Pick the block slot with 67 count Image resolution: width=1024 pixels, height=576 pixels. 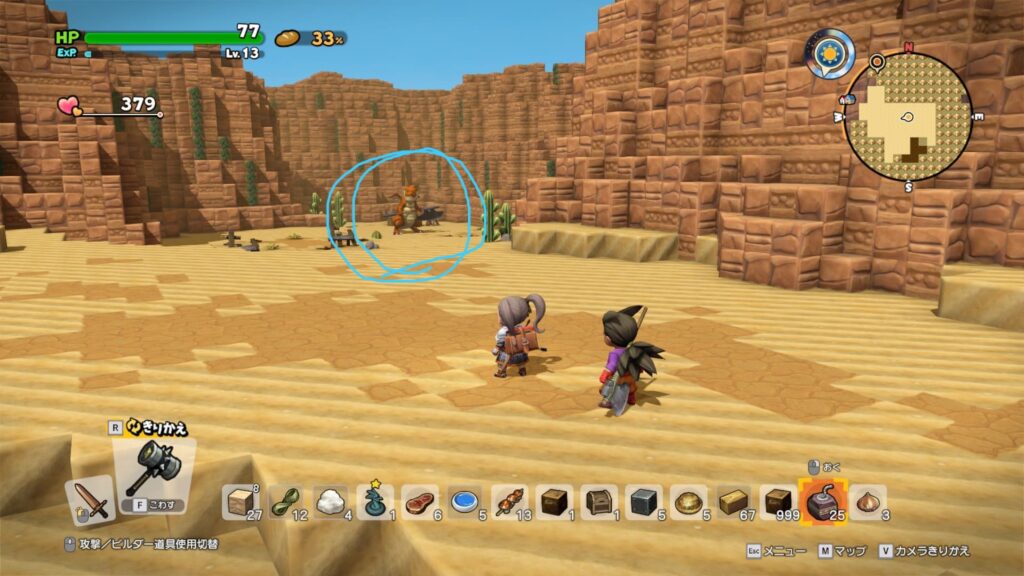pos(732,502)
